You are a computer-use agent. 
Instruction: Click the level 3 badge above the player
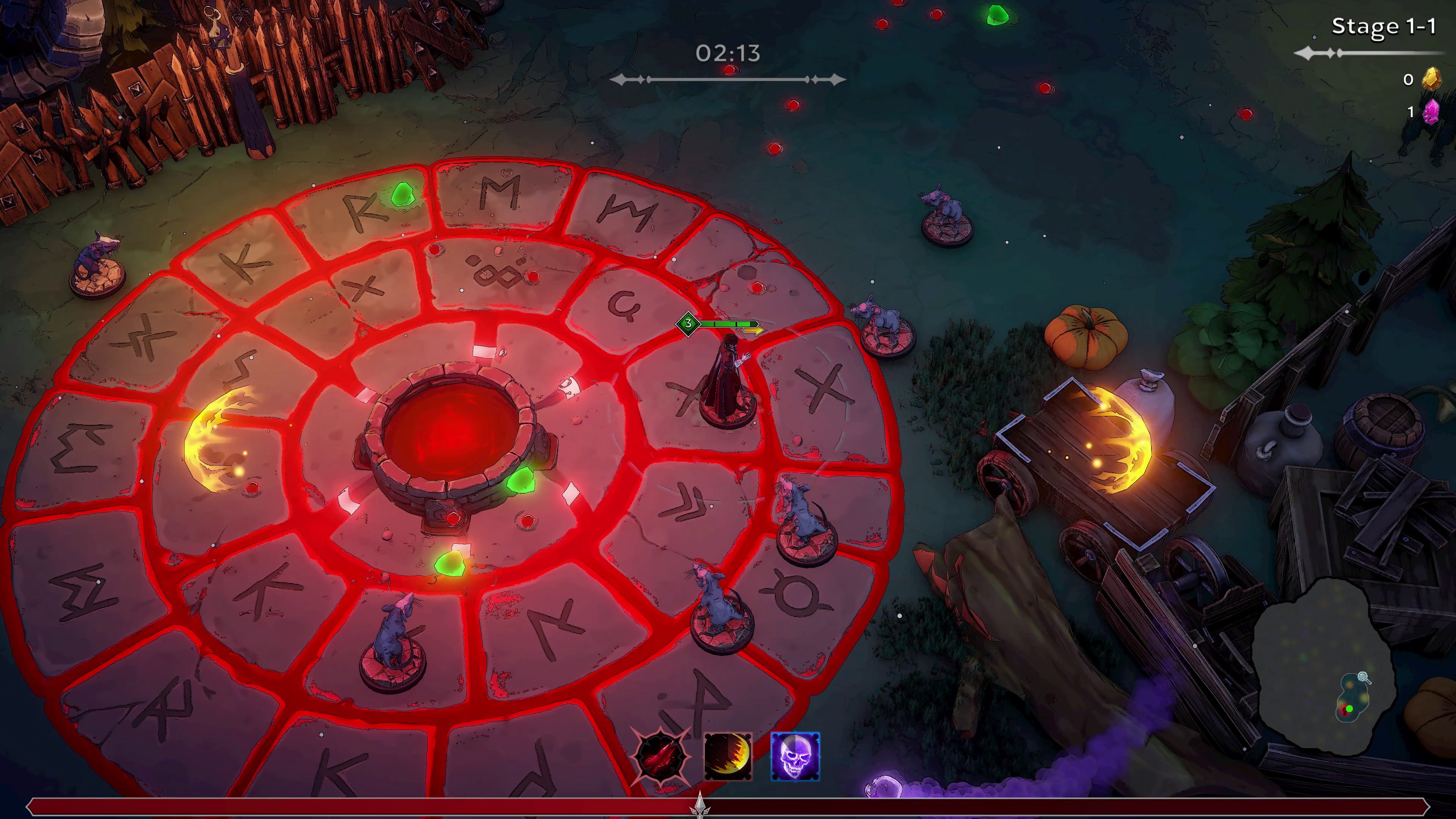tap(688, 325)
